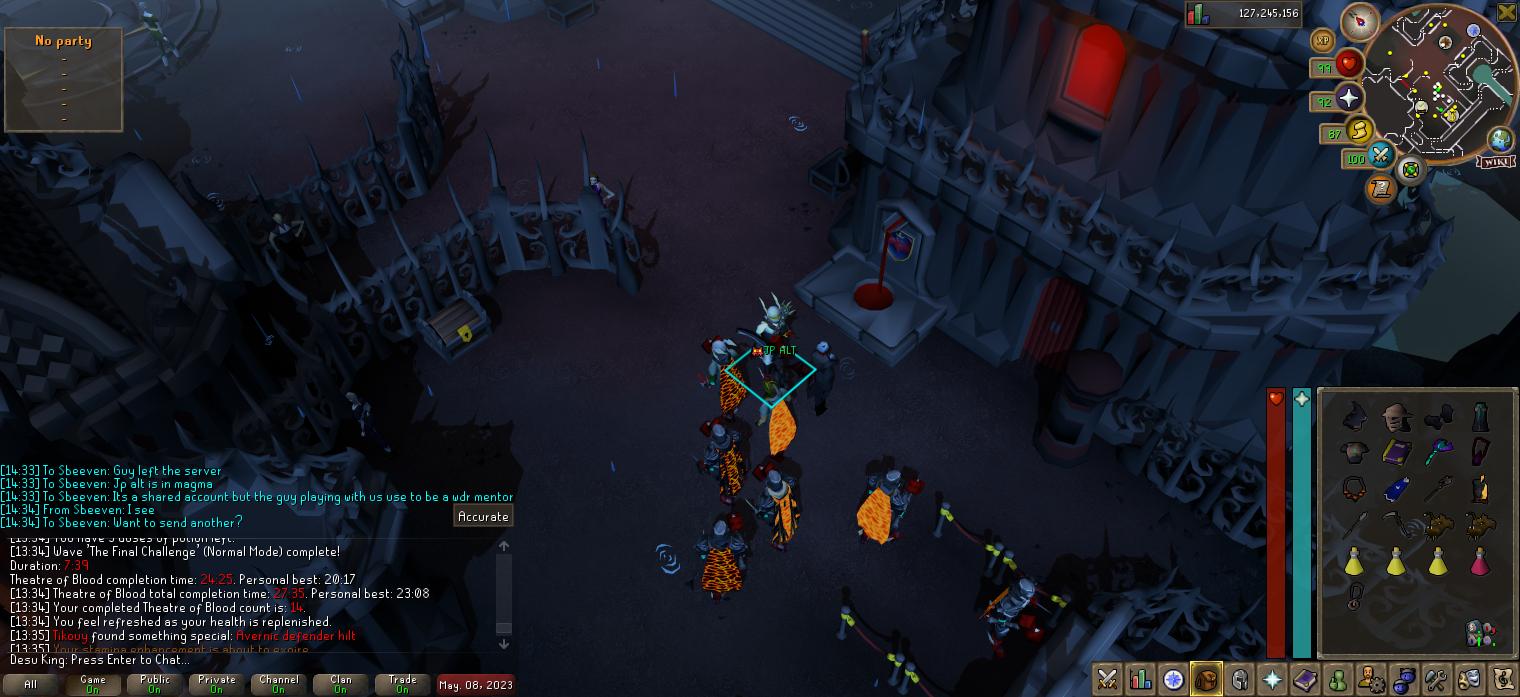Close the window with the X button
Viewport: 1520px width, 697px height.
click(1506, 12)
